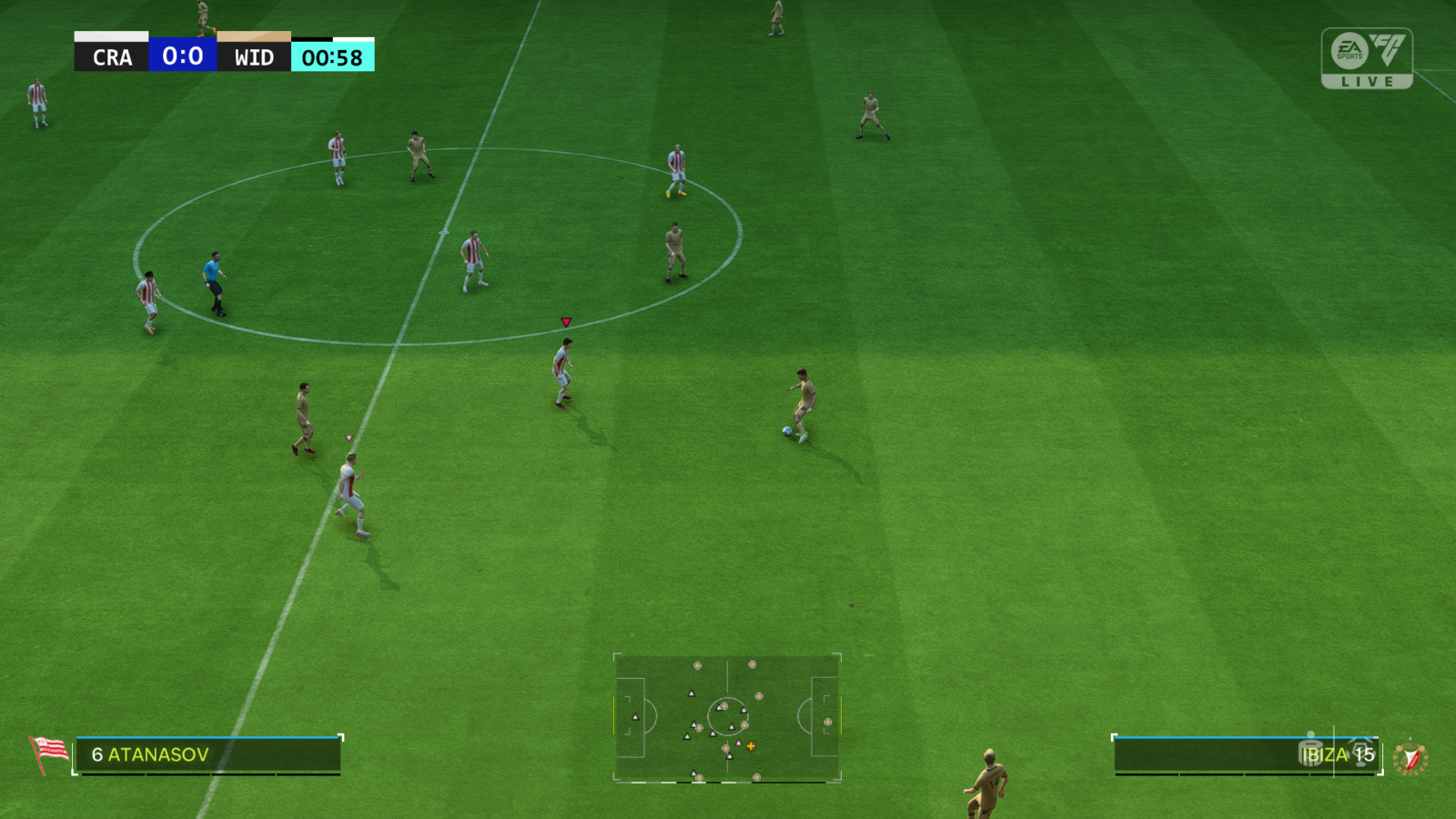The image size is (1456, 819).
Task: Click the round club crest beside Ibiza
Action: click(x=1410, y=757)
